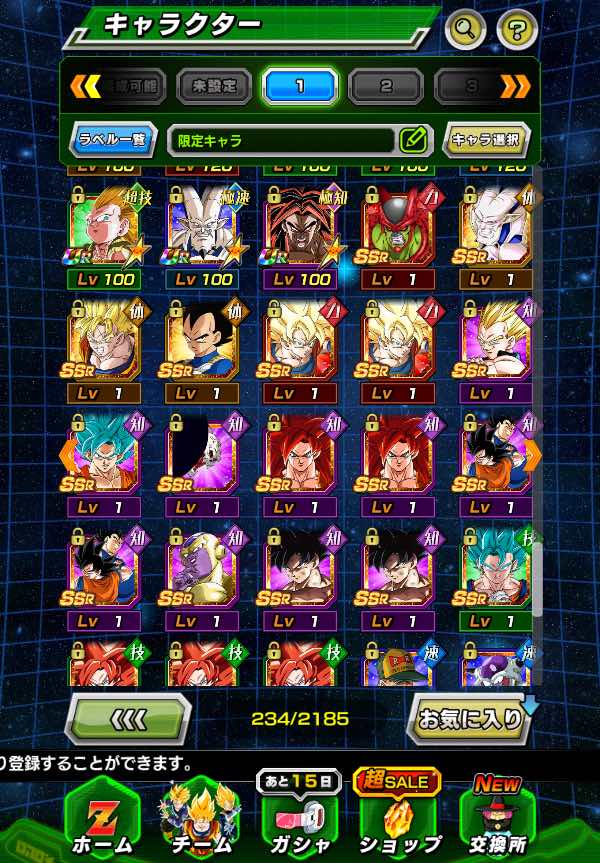Open the ラベル一覧 label list
This screenshot has width=600, height=863.
click(114, 140)
